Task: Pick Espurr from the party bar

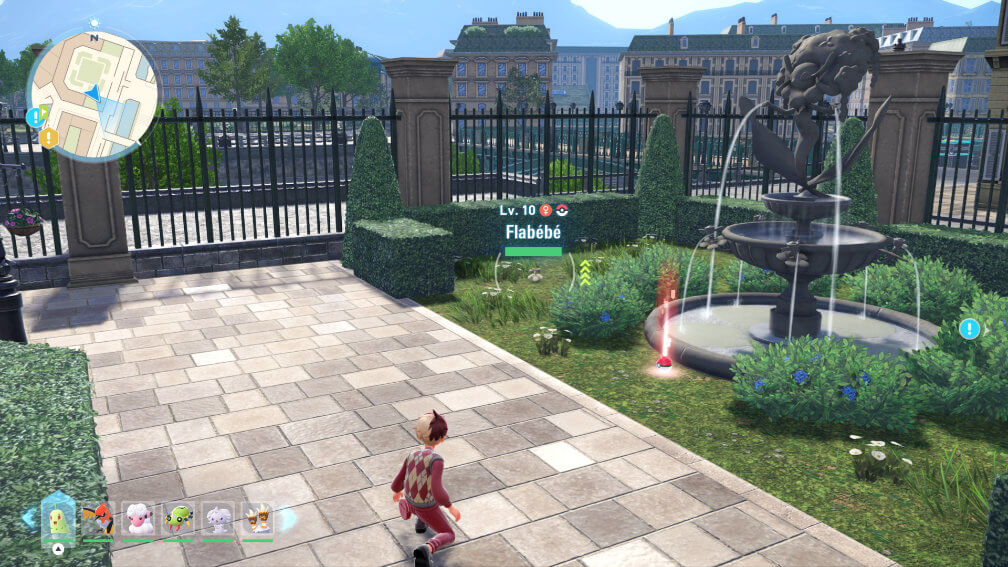Action: click(218, 520)
